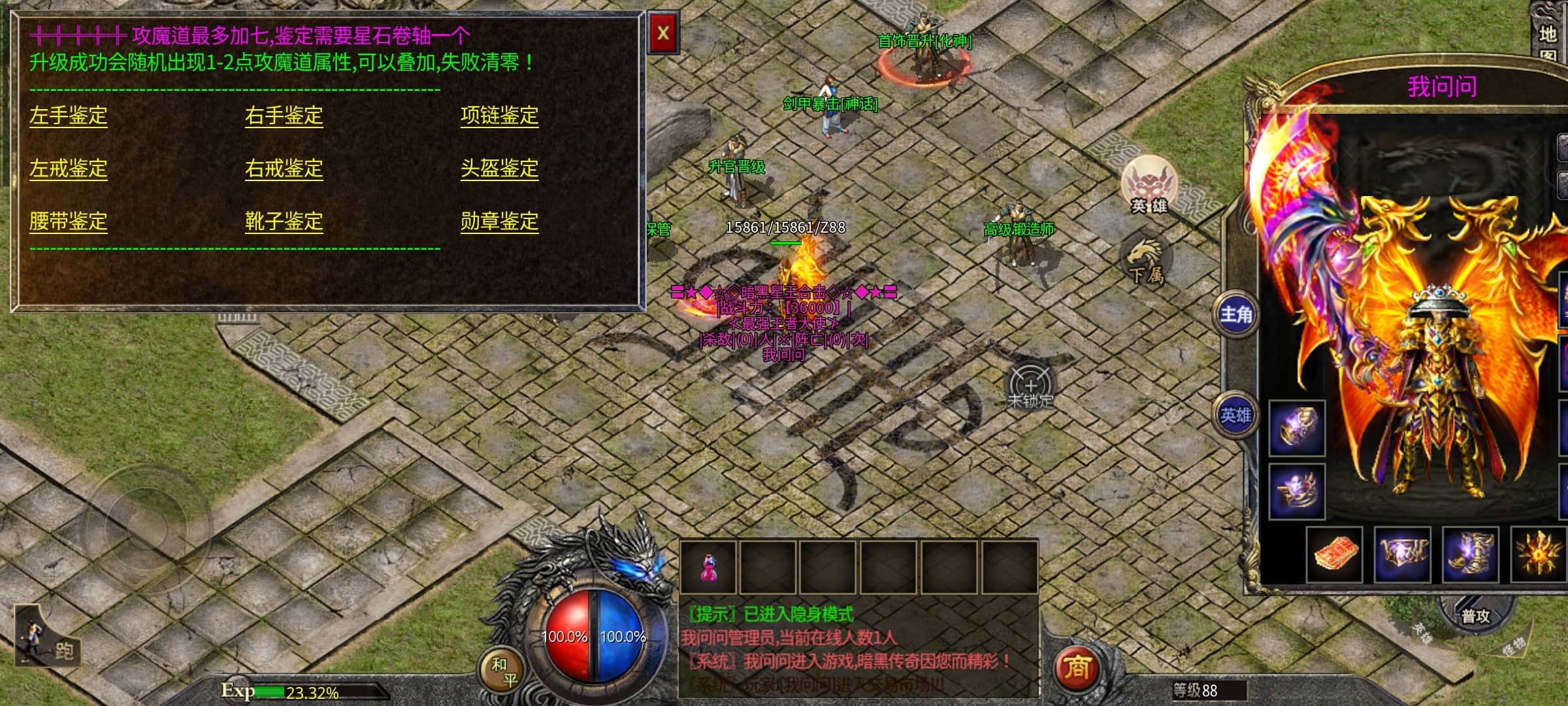Close the identification dialog with the X
The image size is (1568, 706).
pos(663,33)
